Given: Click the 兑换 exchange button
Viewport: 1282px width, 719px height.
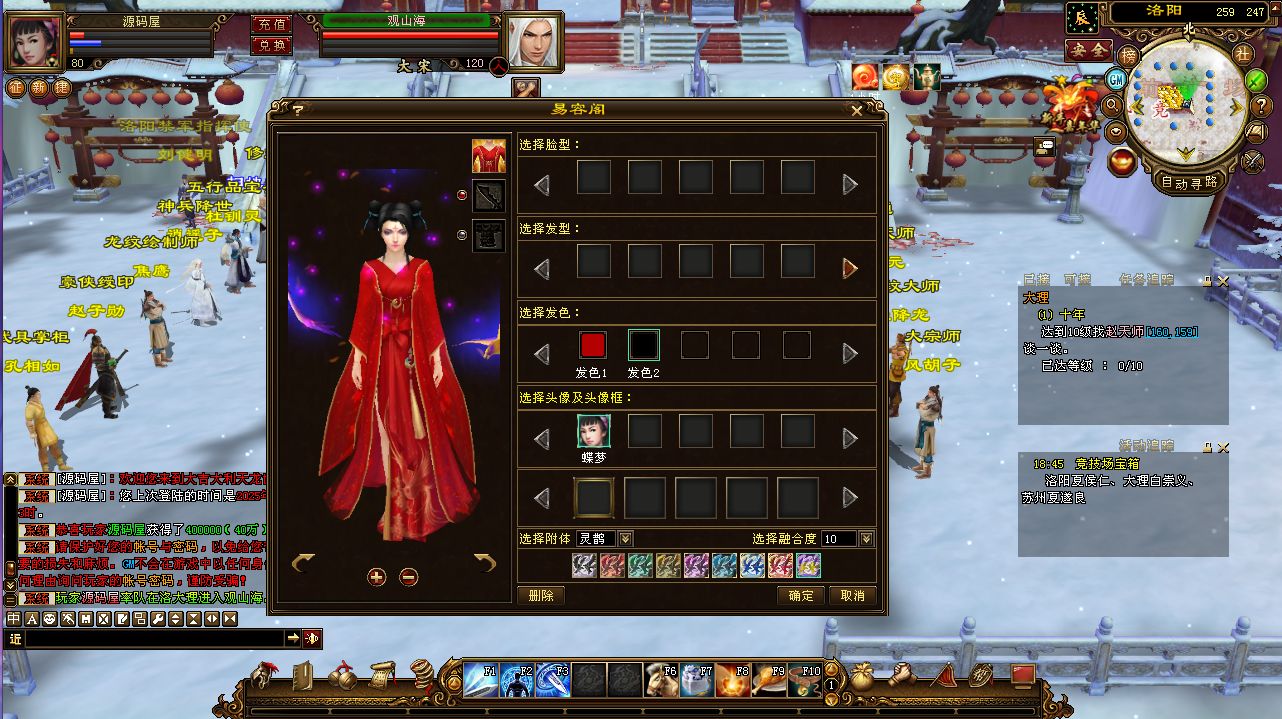Looking at the screenshot, I should [271, 45].
